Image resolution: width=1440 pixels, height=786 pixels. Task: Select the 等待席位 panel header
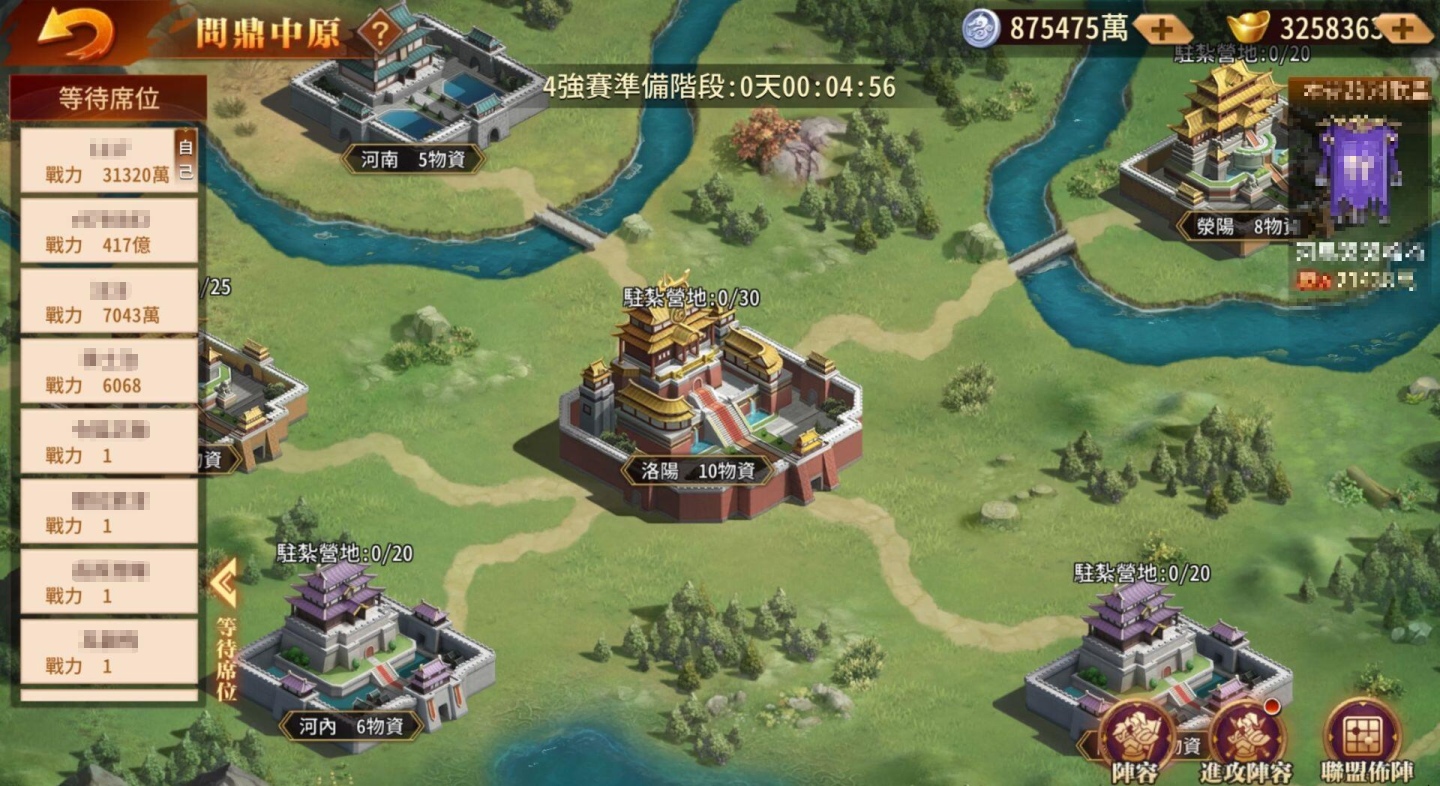point(107,97)
